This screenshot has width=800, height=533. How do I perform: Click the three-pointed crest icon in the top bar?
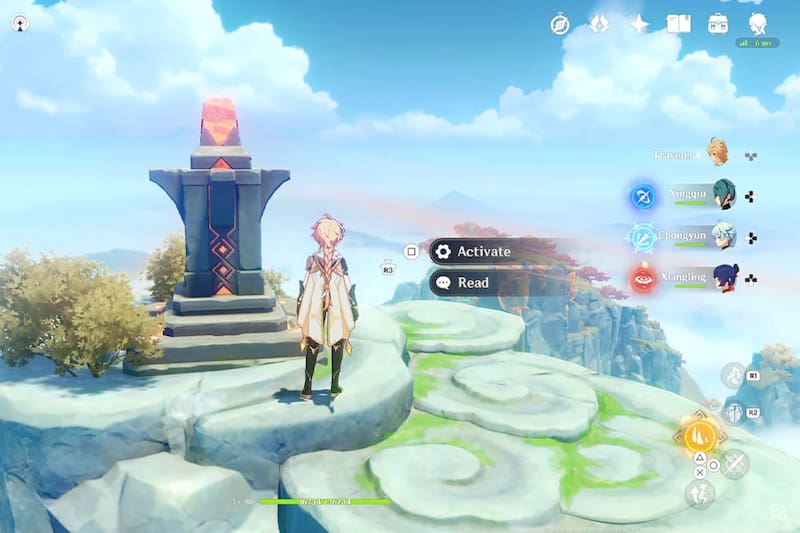(x=599, y=24)
